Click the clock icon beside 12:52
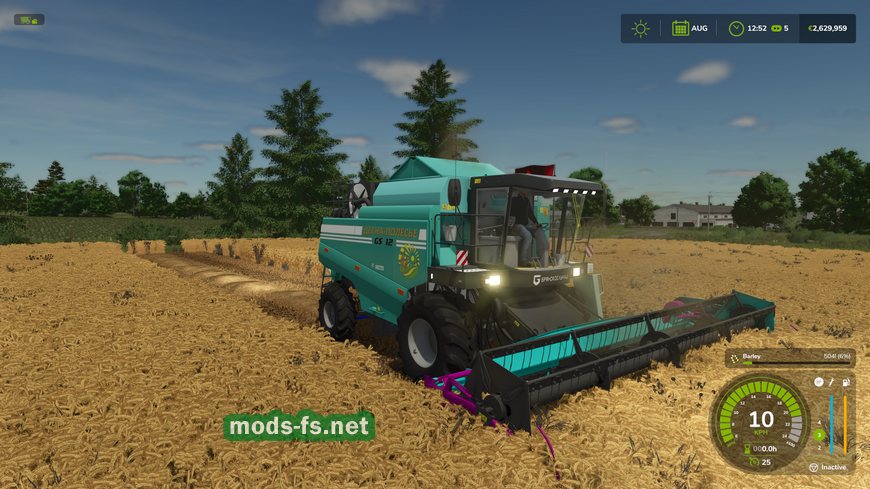Screen dimensions: 870x489 [x=736, y=28]
